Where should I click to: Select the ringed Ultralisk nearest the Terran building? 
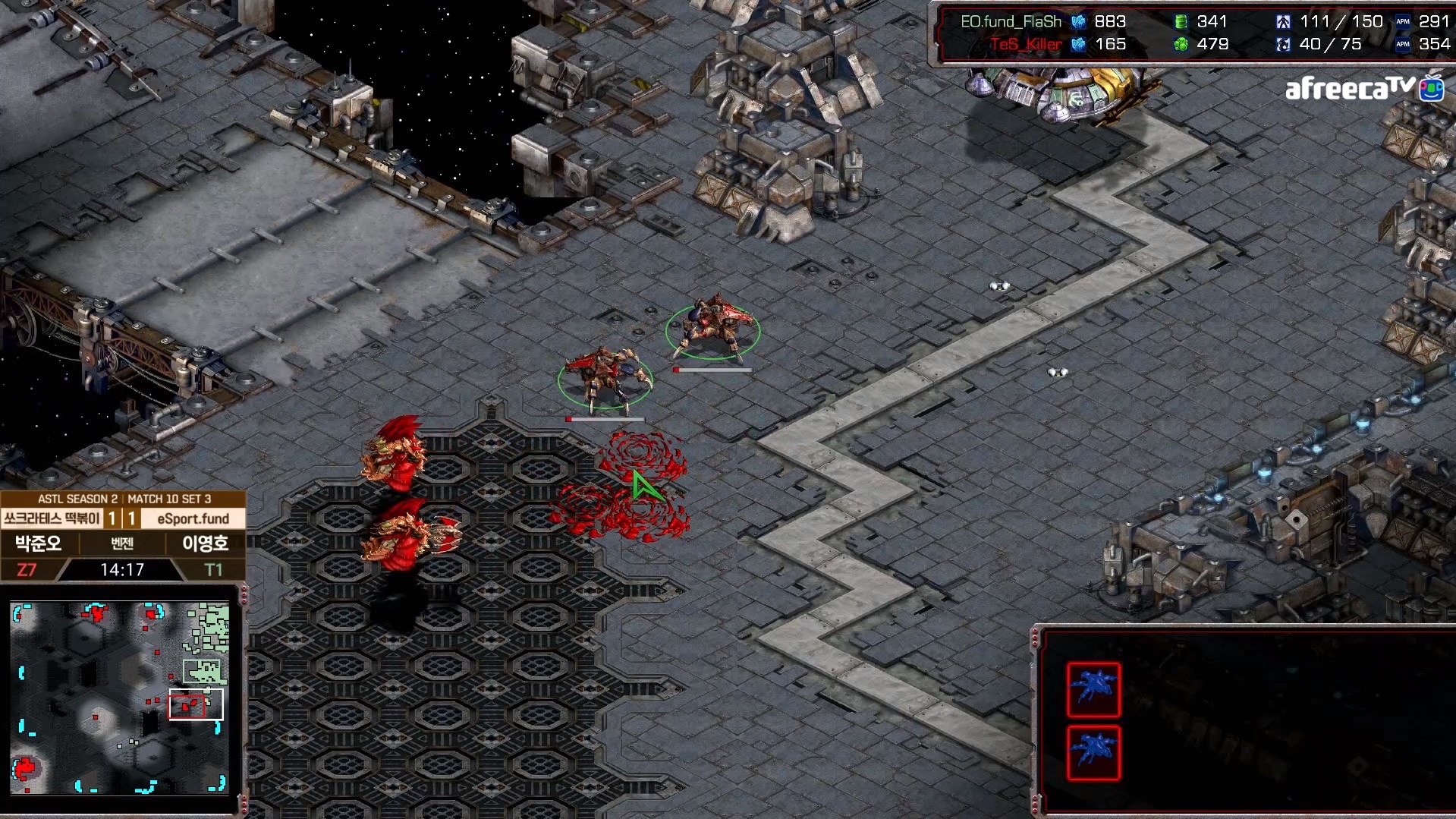712,328
